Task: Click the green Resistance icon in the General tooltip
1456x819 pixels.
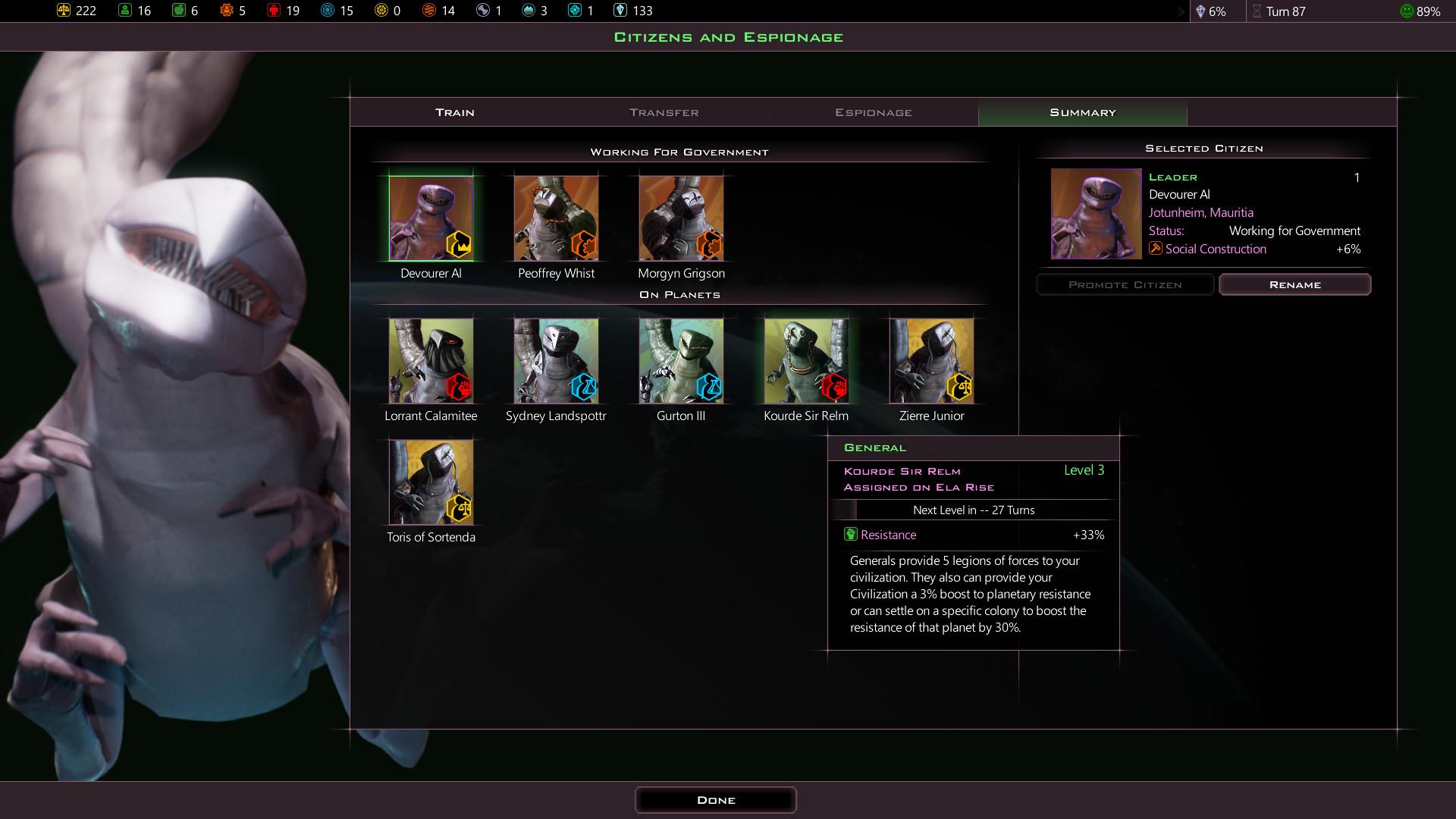Action: click(851, 535)
